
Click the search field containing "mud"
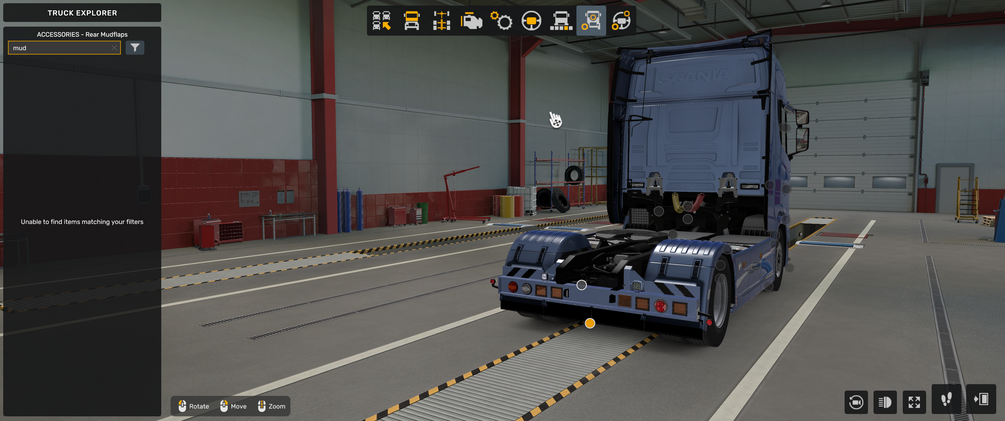[x=58, y=48]
